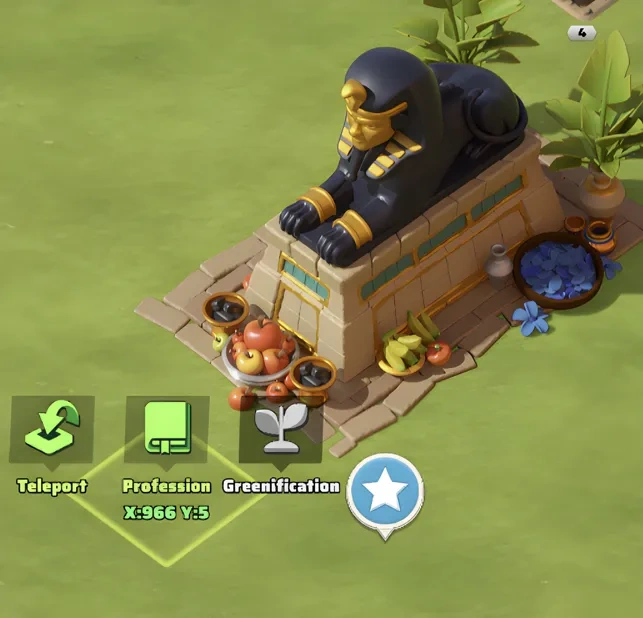Choose the Greenification sprout button
Image resolution: width=643 pixels, height=618 pixels.
[x=280, y=431]
